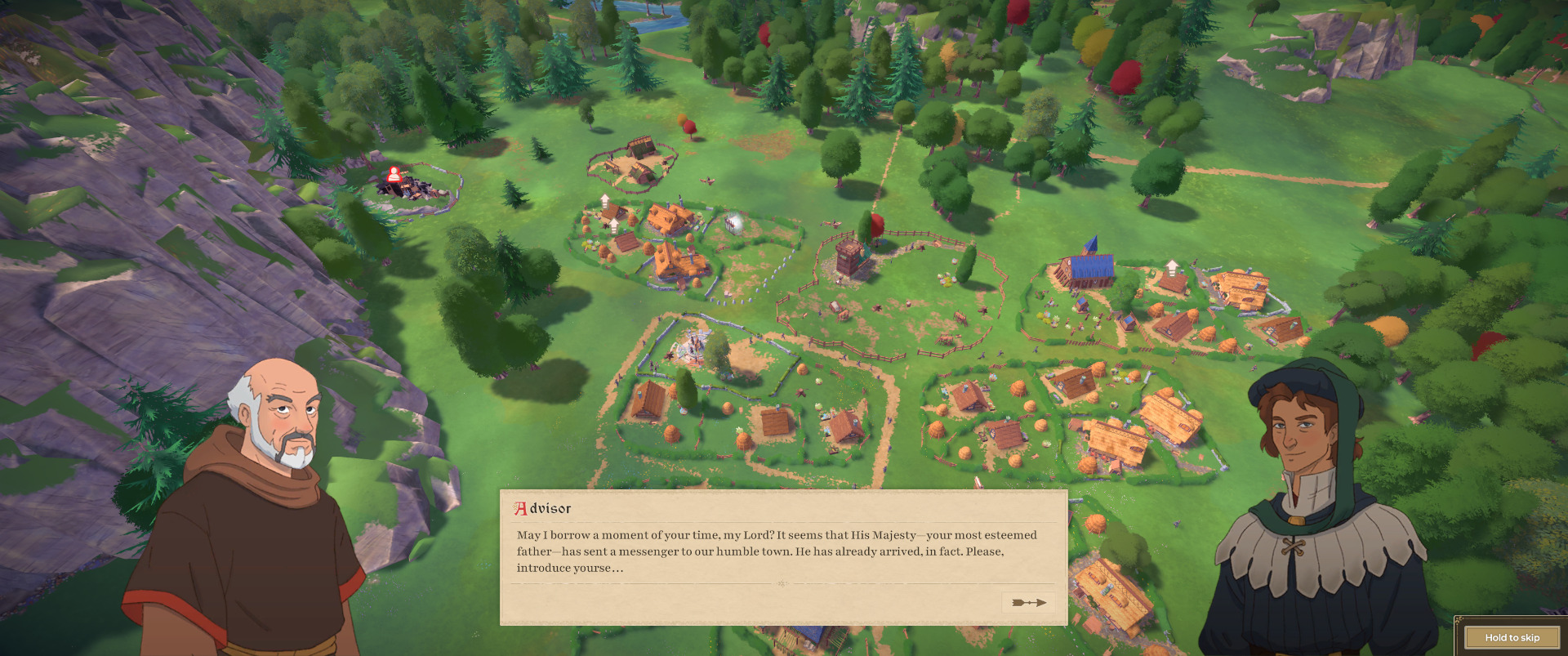Click the Hold to skip button
This screenshot has height=656, width=1568.
pos(1512,637)
